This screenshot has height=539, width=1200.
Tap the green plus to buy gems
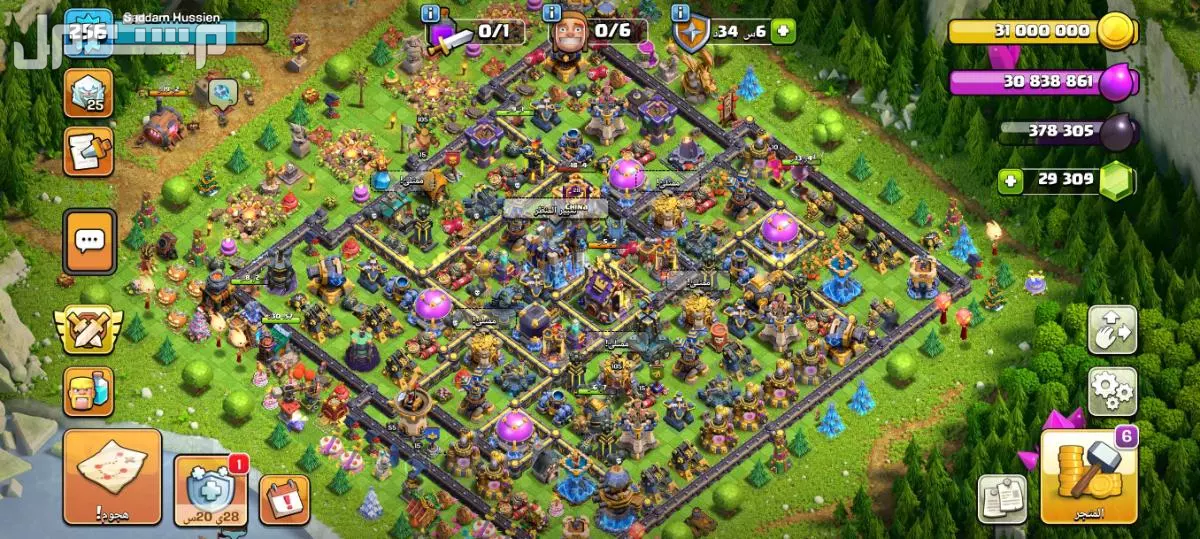click(x=1012, y=181)
